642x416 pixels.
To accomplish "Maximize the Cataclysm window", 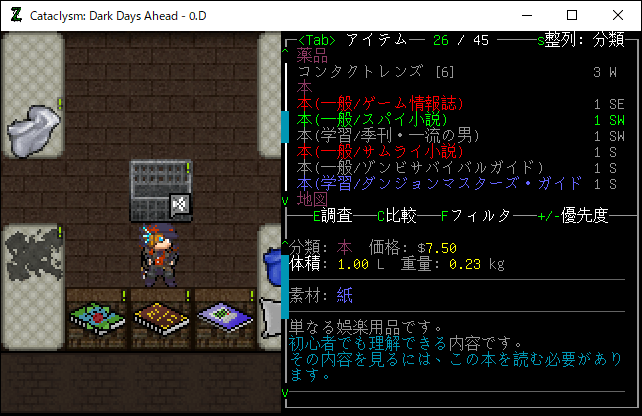I will click(x=572, y=16).
